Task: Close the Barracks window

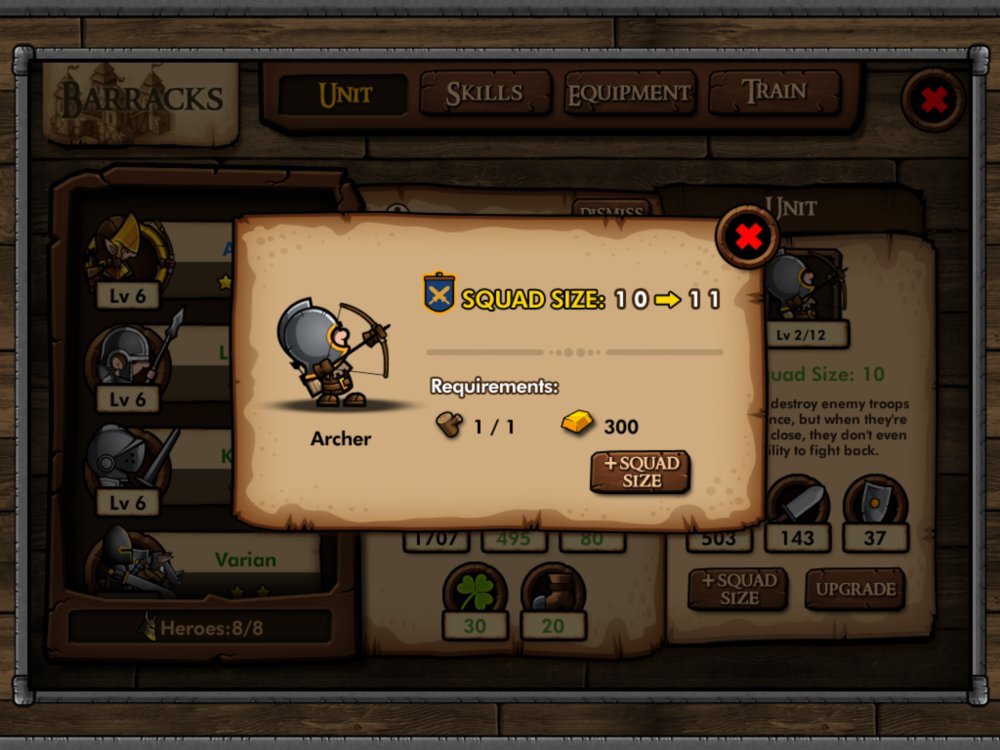Action: [x=933, y=99]
